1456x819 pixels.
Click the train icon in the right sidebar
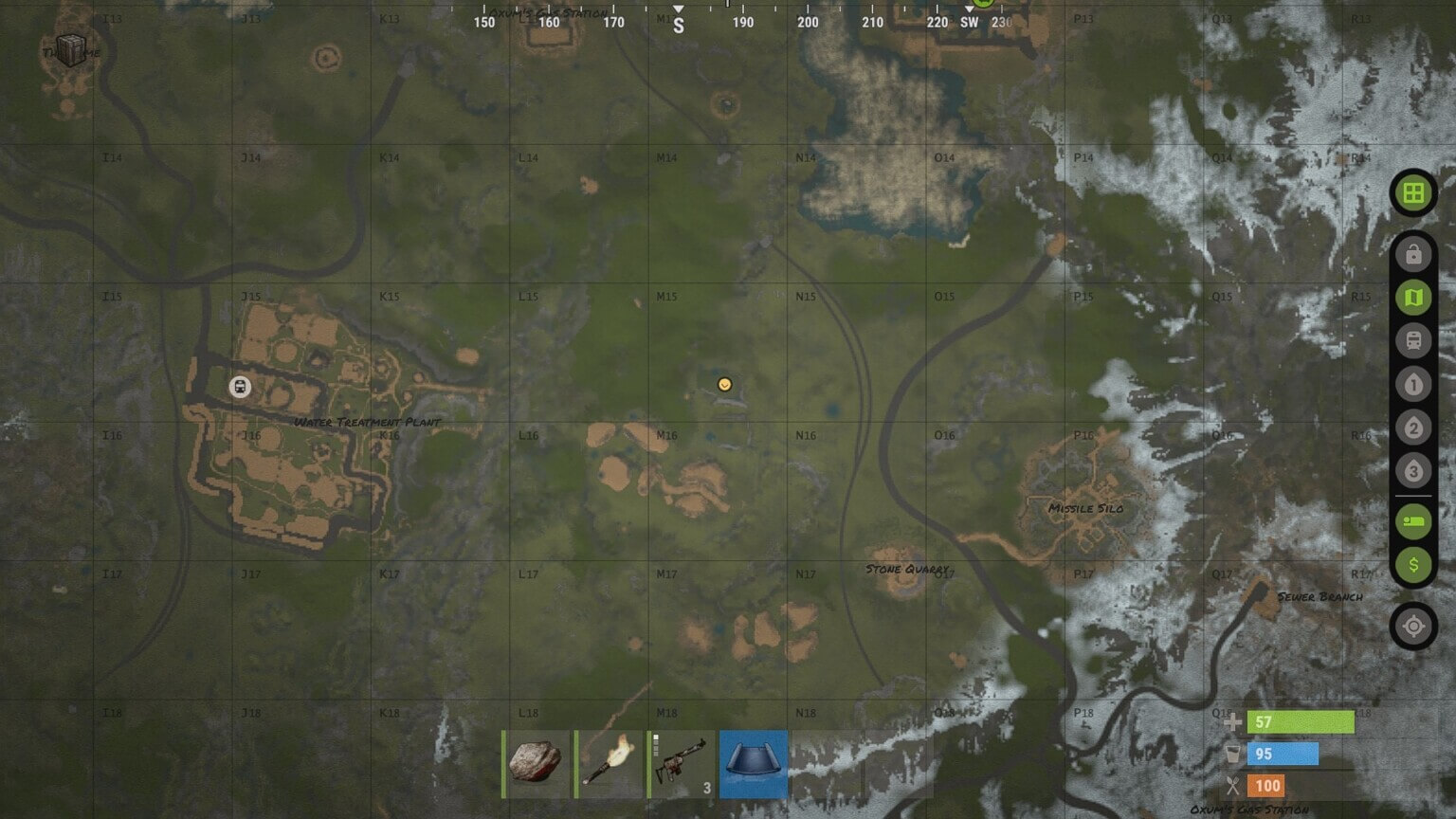1413,340
